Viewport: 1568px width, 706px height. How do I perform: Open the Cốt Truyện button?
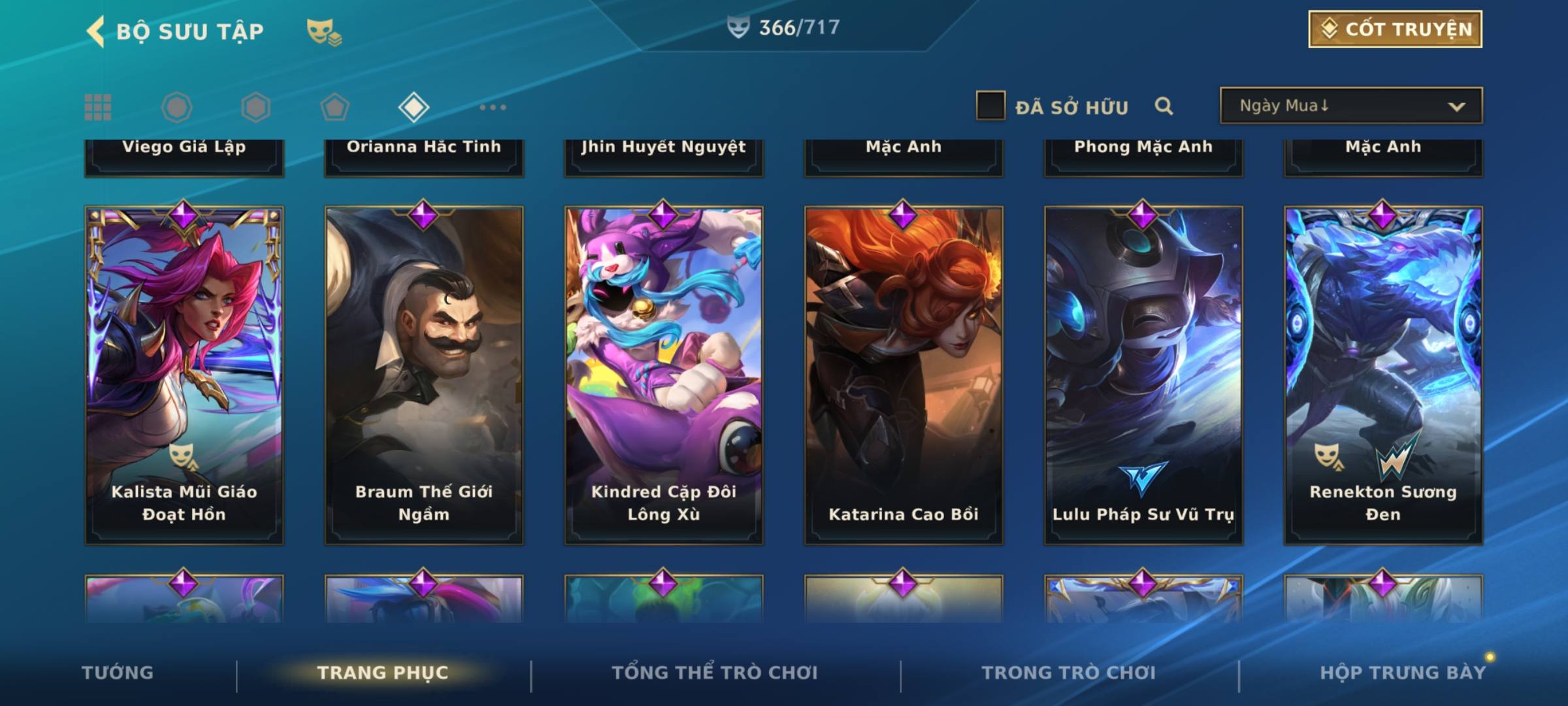pyautogui.click(x=1394, y=29)
